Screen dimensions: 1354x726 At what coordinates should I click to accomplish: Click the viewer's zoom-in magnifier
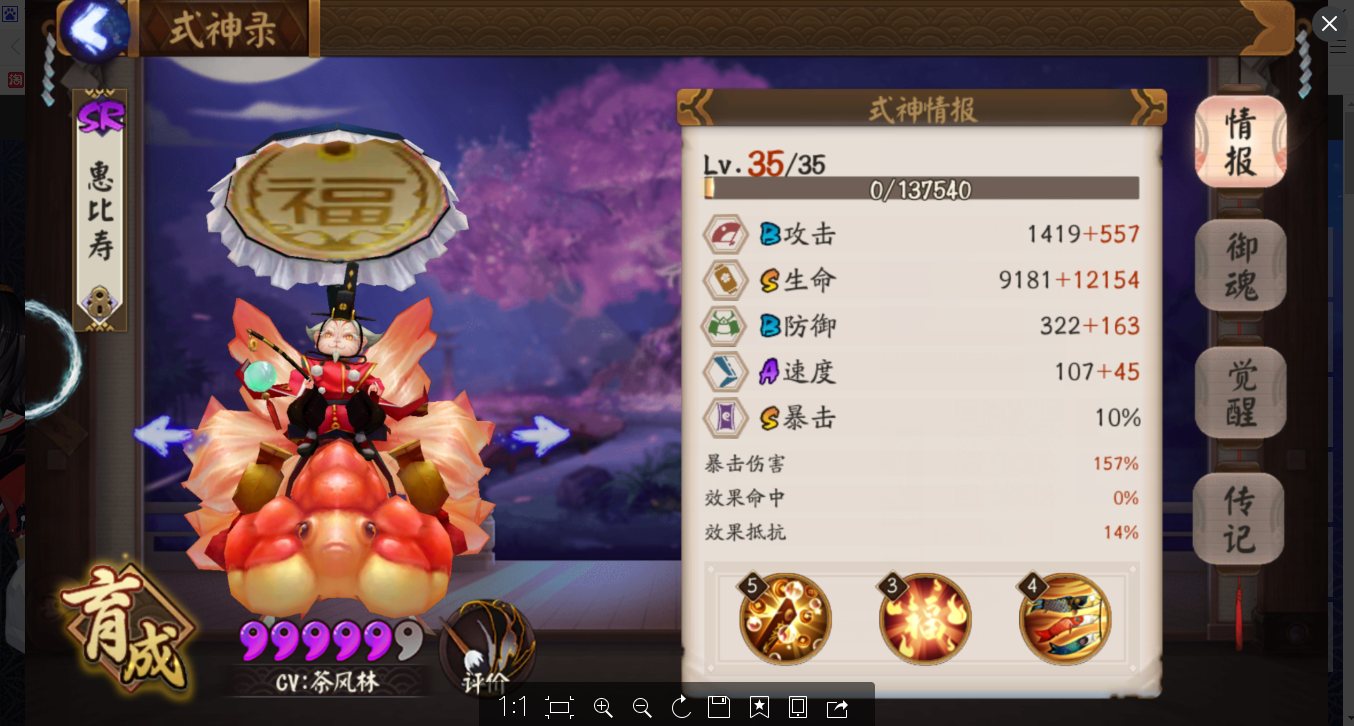(x=603, y=708)
